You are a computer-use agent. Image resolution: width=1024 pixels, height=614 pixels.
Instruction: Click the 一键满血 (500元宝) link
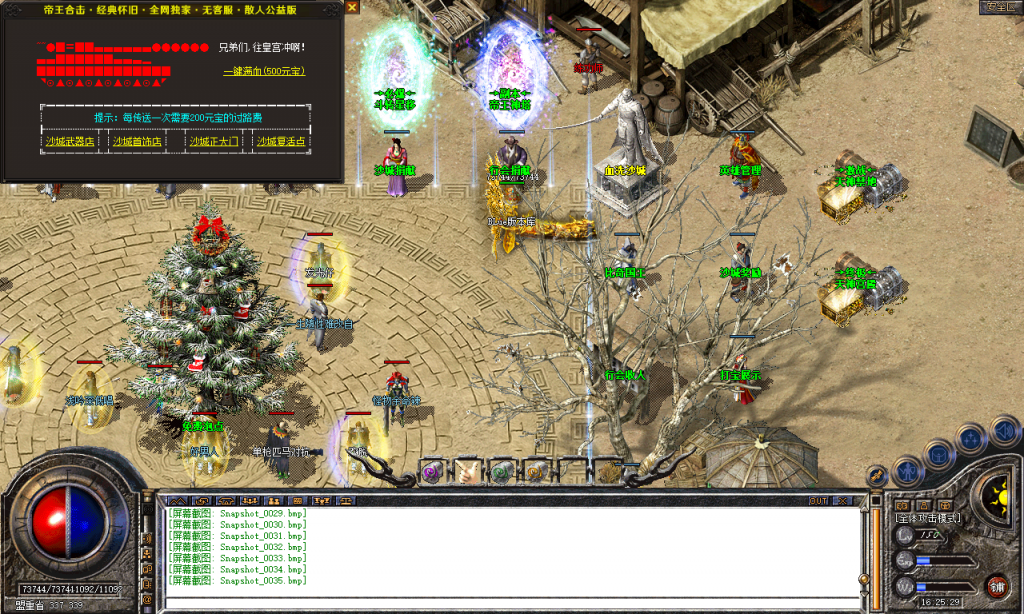pos(264,71)
